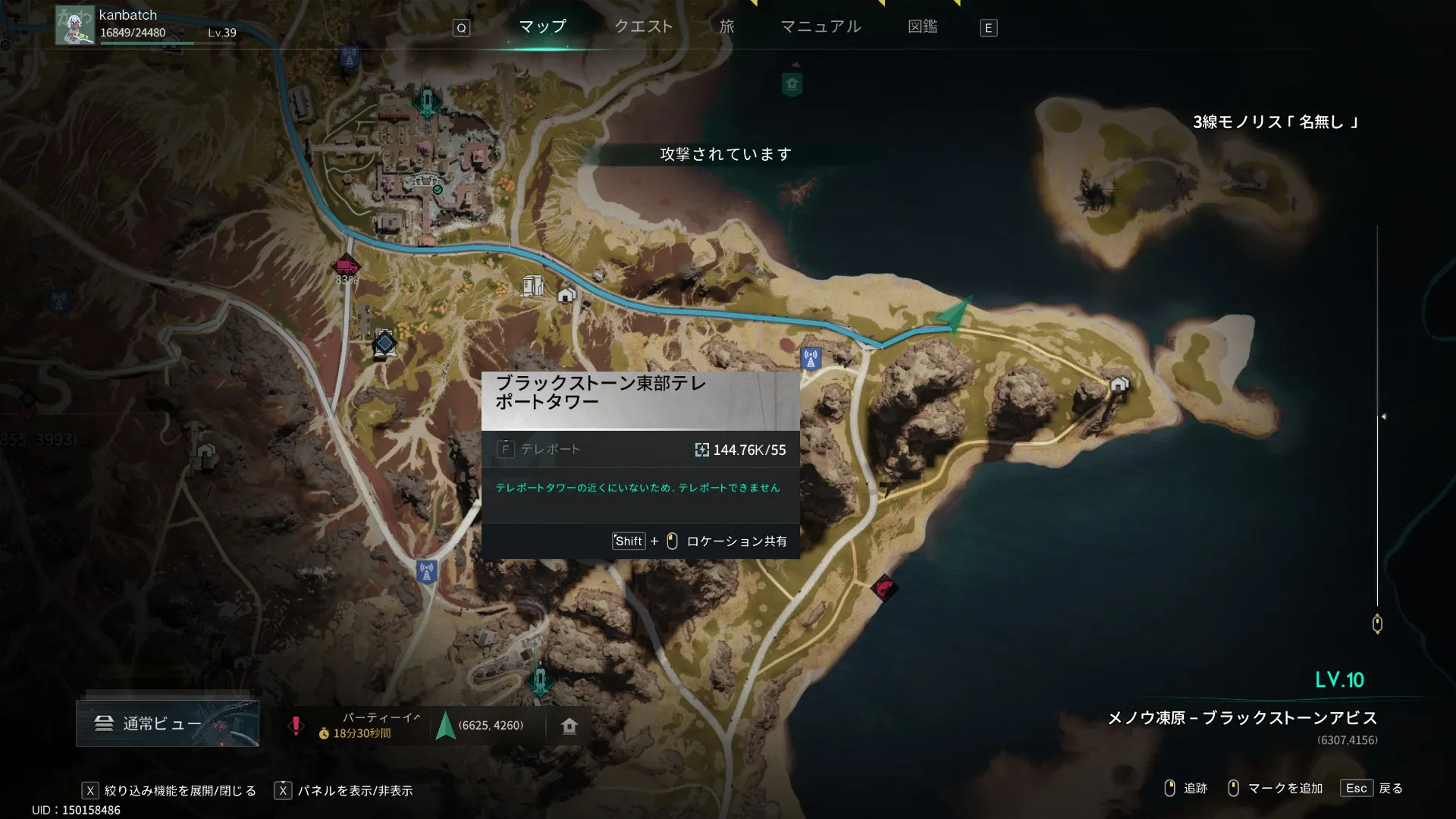Open the クエスト tab

click(643, 27)
